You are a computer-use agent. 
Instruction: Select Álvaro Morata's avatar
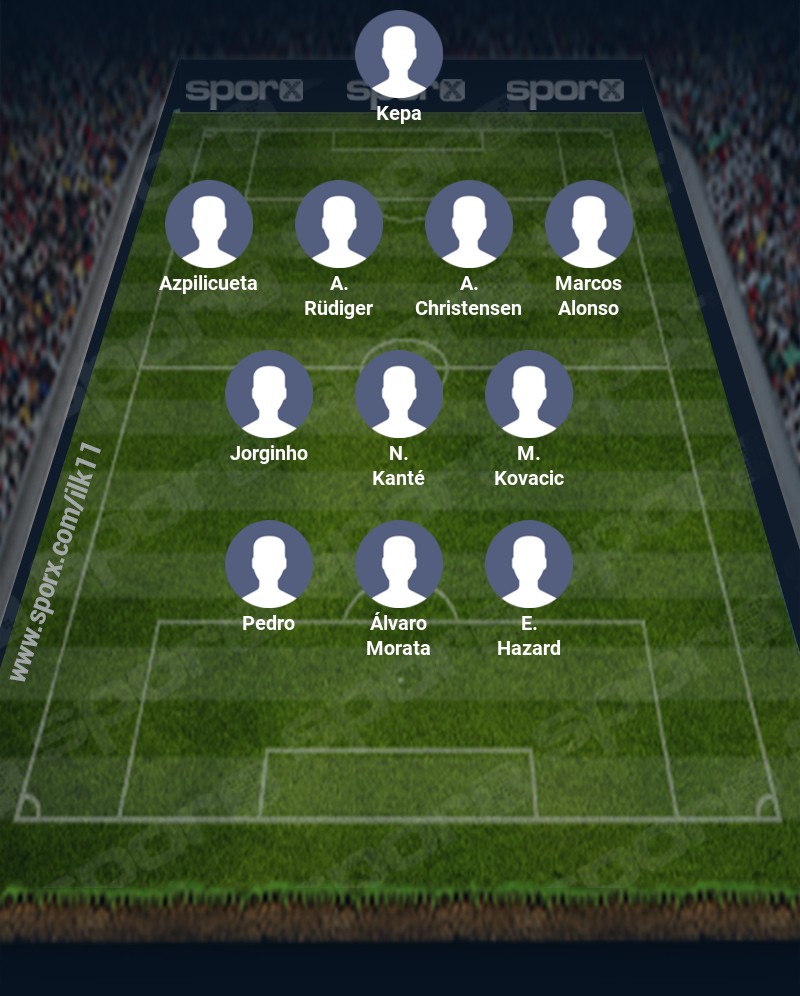399,564
